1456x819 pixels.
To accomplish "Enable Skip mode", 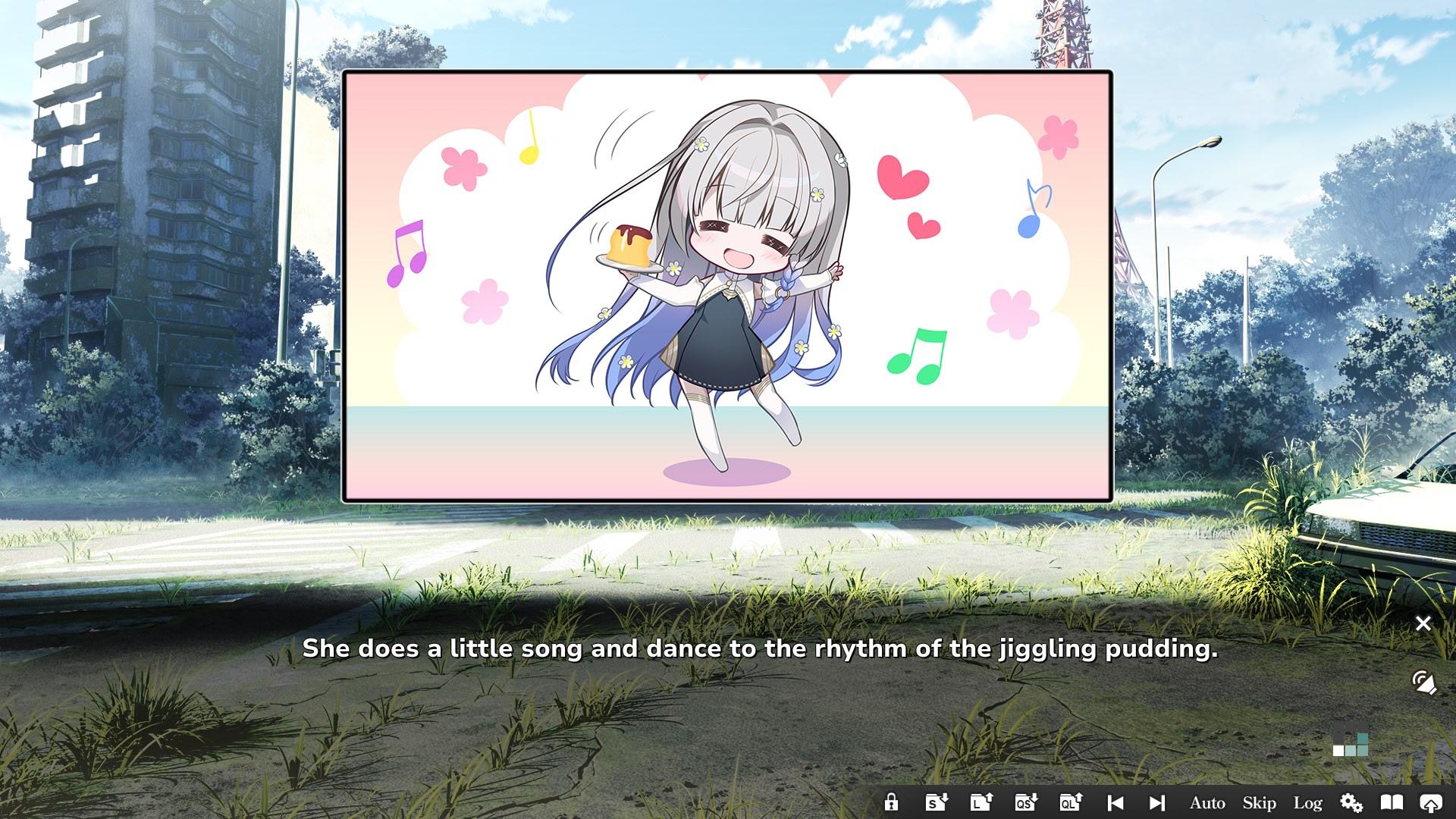I will tap(1258, 802).
